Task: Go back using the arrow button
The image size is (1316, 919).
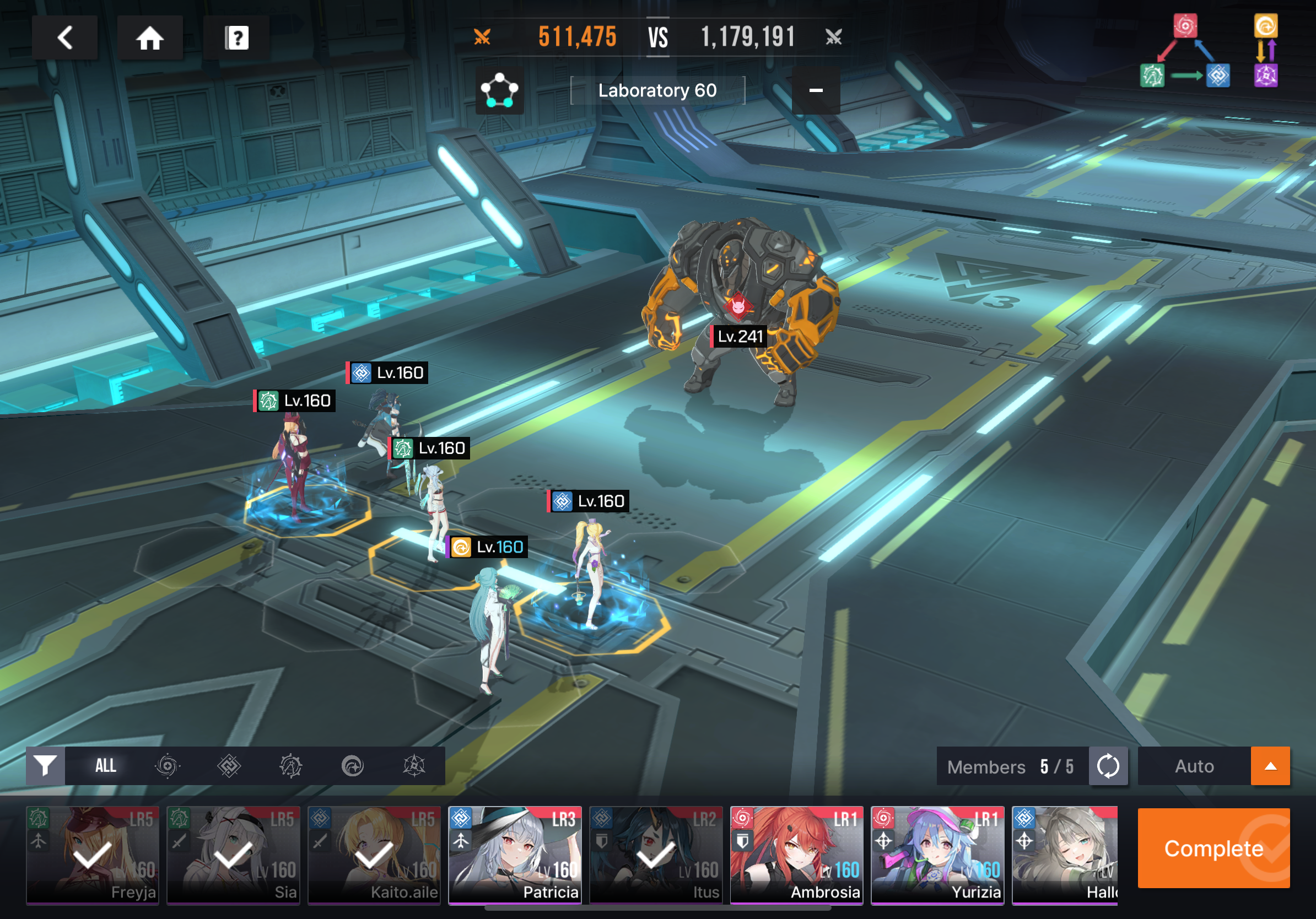Action: coord(65,38)
